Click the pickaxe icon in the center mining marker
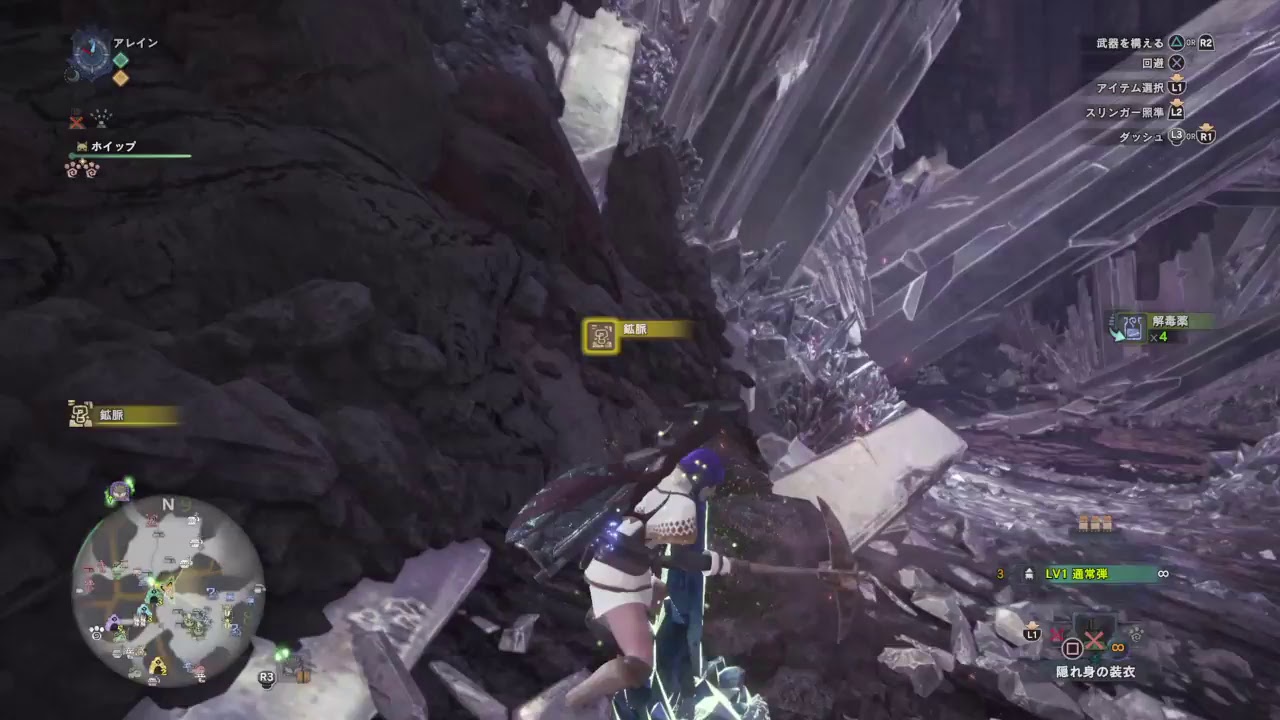The height and width of the screenshot is (720, 1280). point(599,336)
